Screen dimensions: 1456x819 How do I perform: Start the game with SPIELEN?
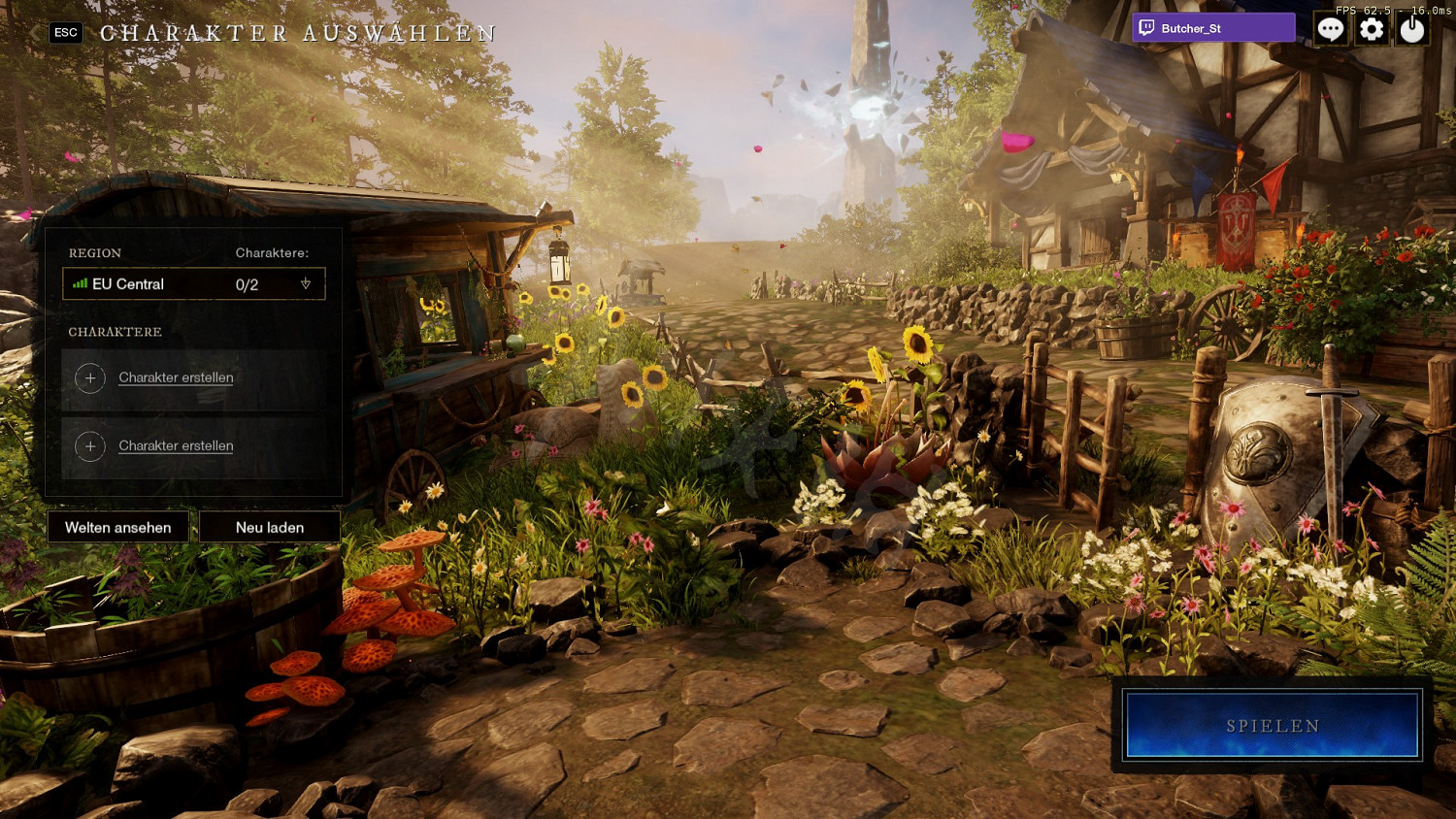(1272, 726)
